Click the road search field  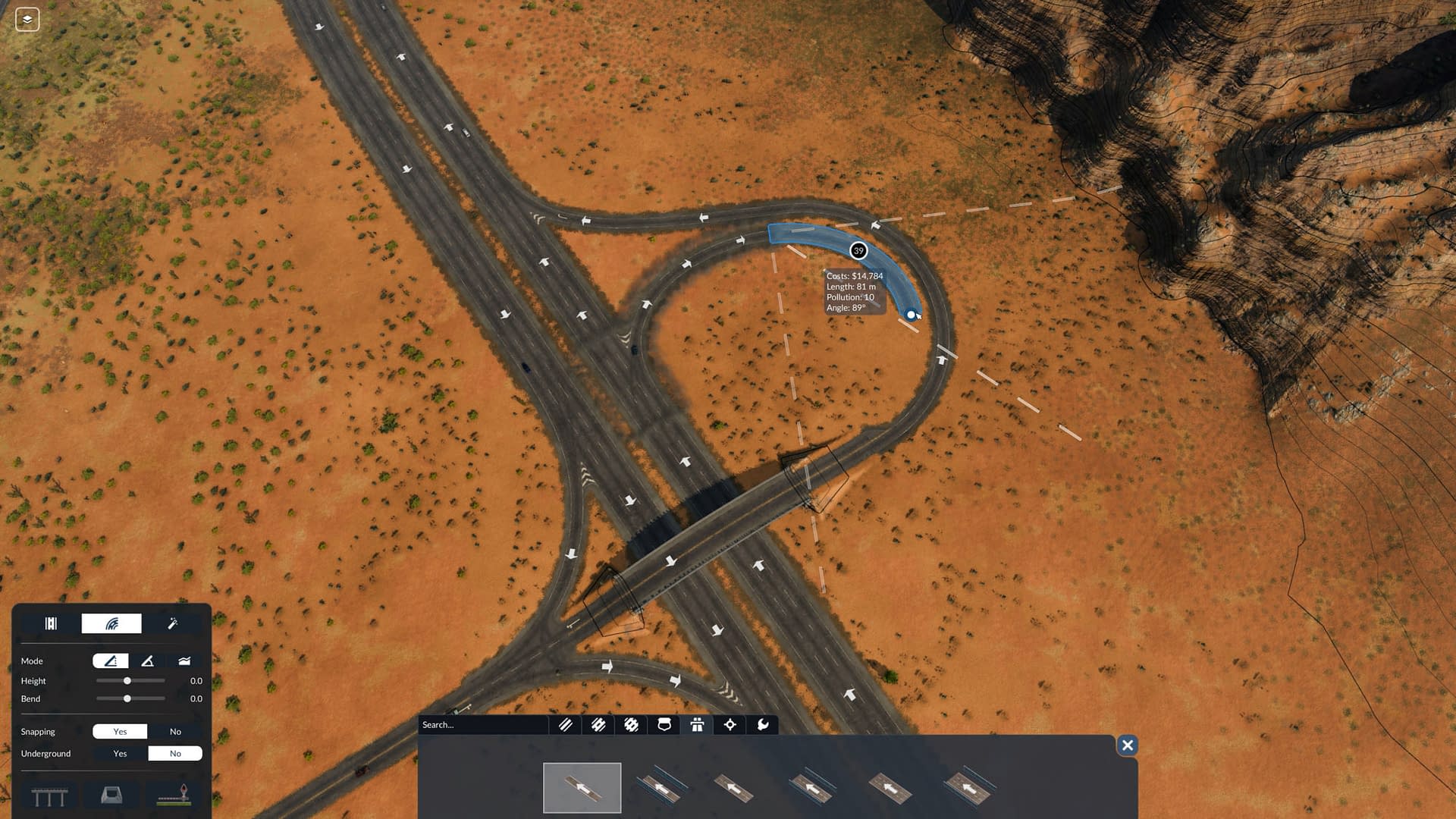pos(482,725)
